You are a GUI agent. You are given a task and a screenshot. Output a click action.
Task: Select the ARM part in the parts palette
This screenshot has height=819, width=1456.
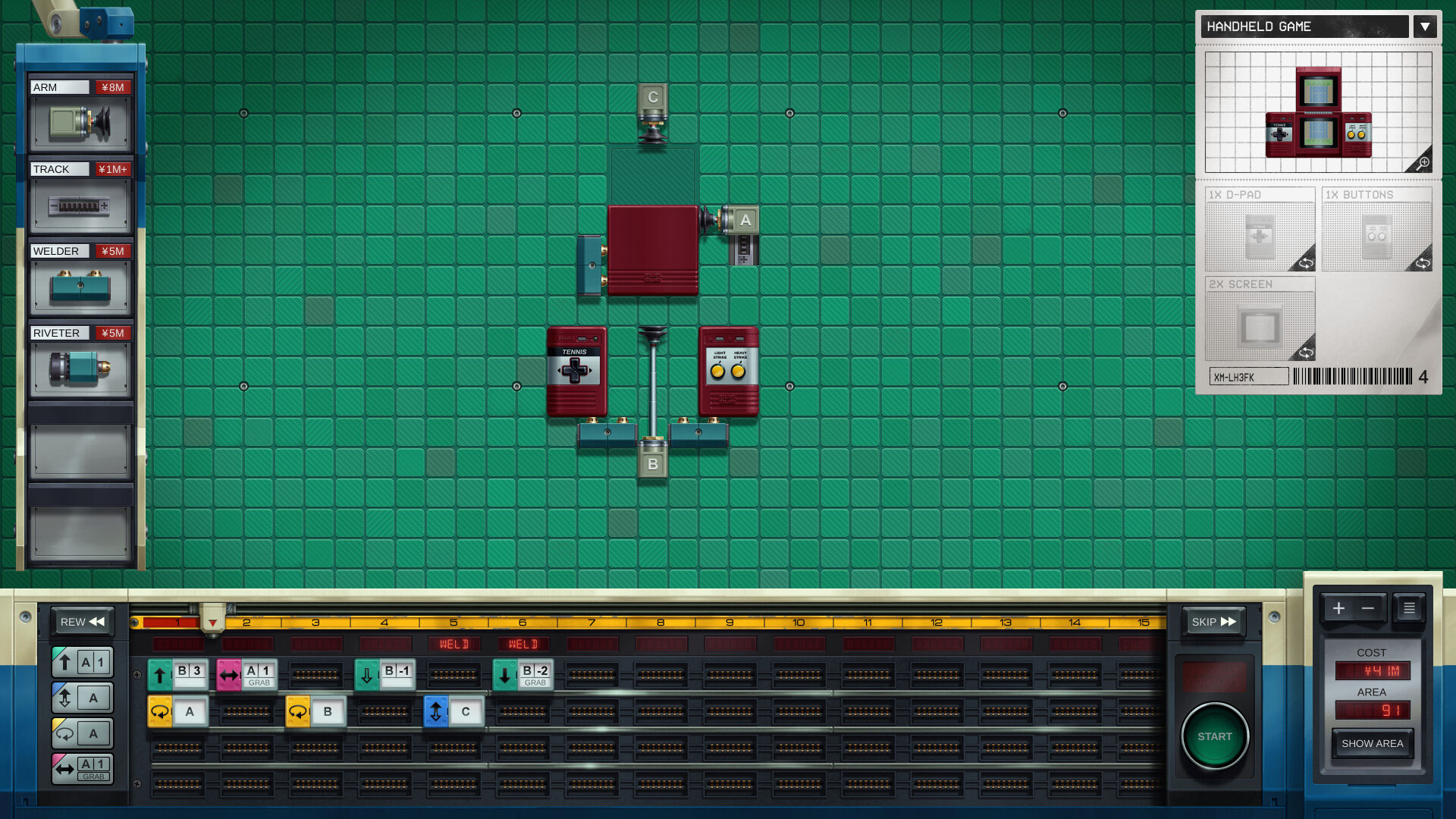pyautogui.click(x=81, y=121)
